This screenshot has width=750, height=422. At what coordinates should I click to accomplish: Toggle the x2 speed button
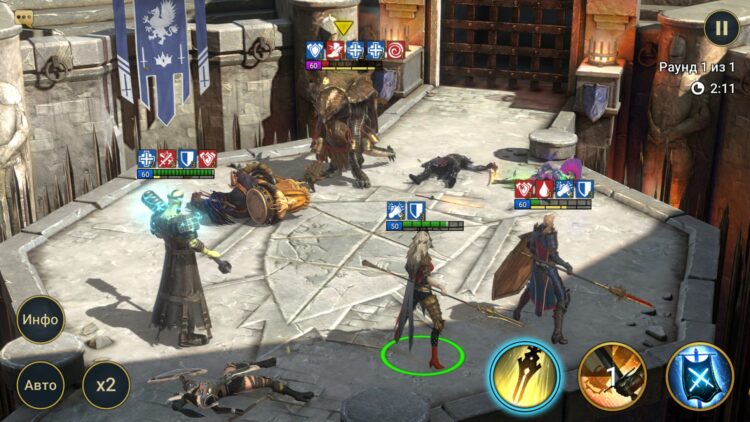(x=106, y=385)
